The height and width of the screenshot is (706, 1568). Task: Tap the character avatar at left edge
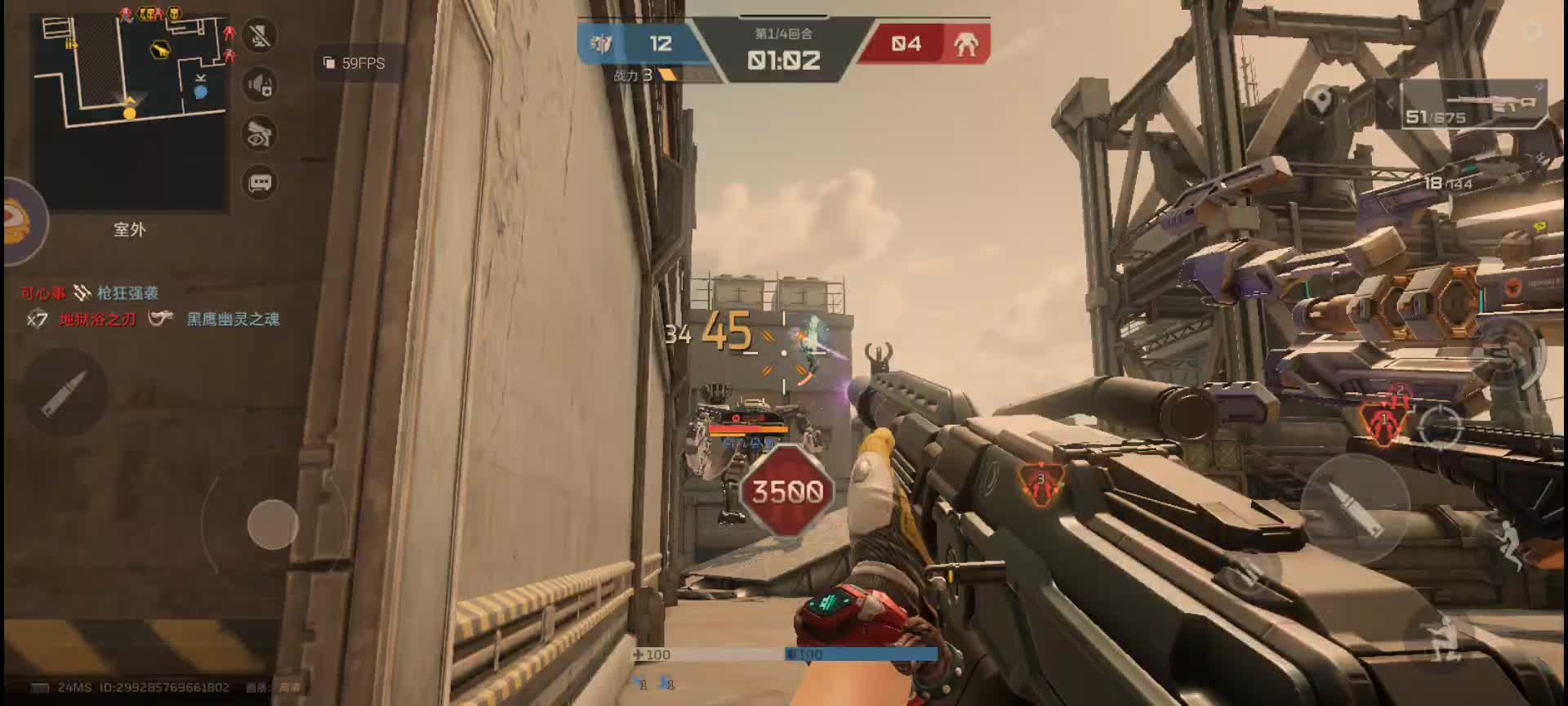(18, 222)
